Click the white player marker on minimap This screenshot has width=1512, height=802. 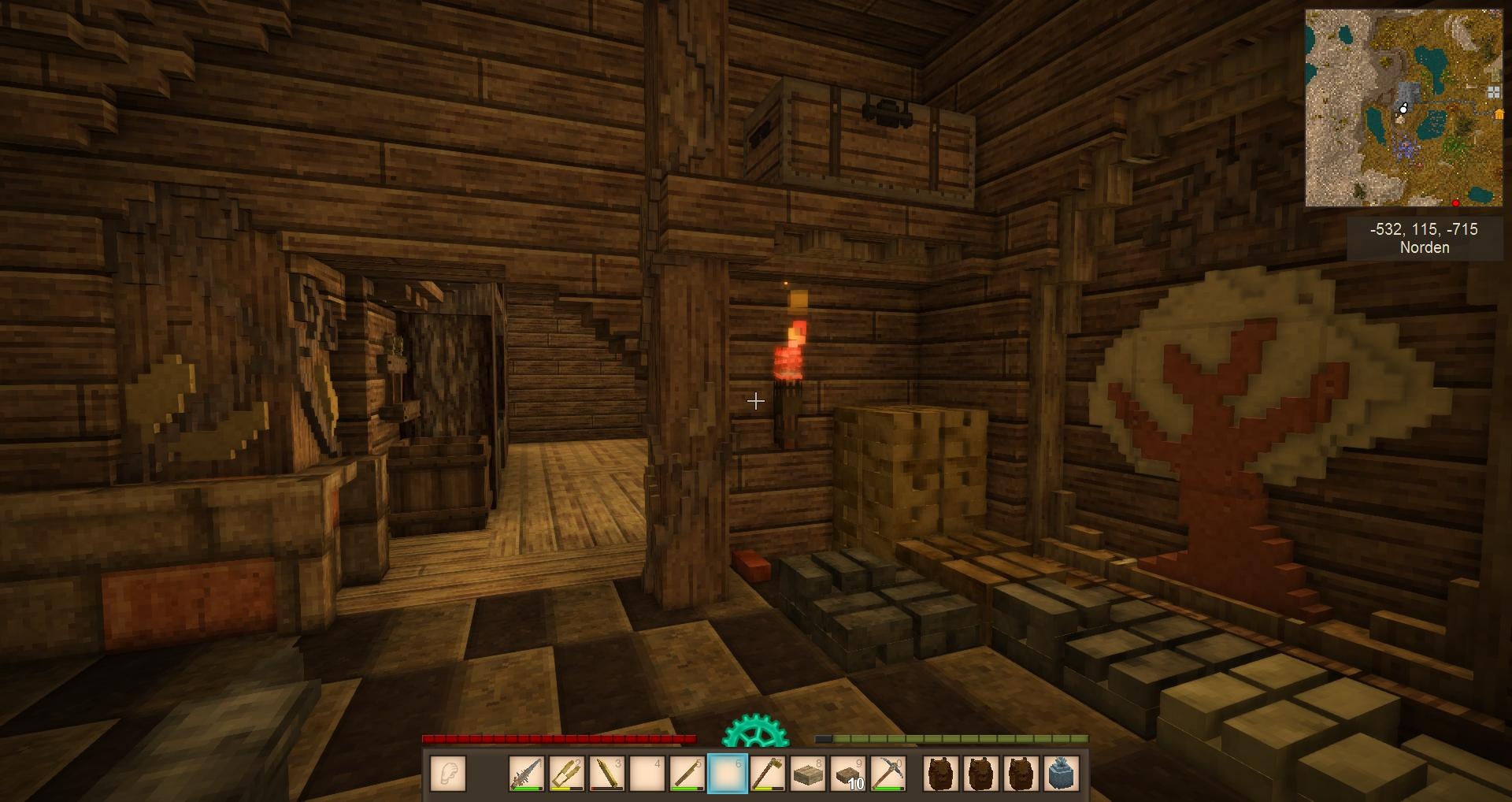(x=1403, y=110)
